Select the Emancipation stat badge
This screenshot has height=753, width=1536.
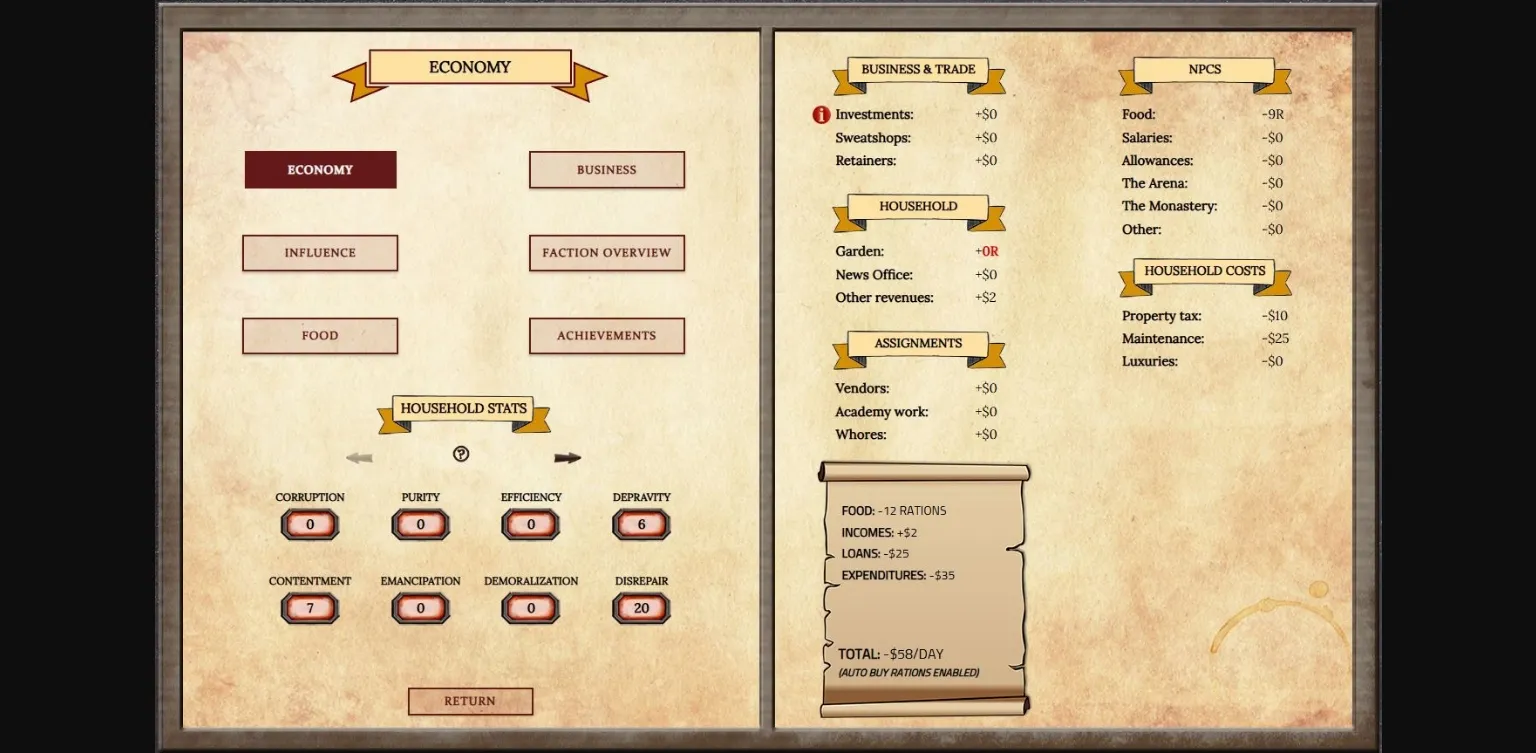click(420, 607)
